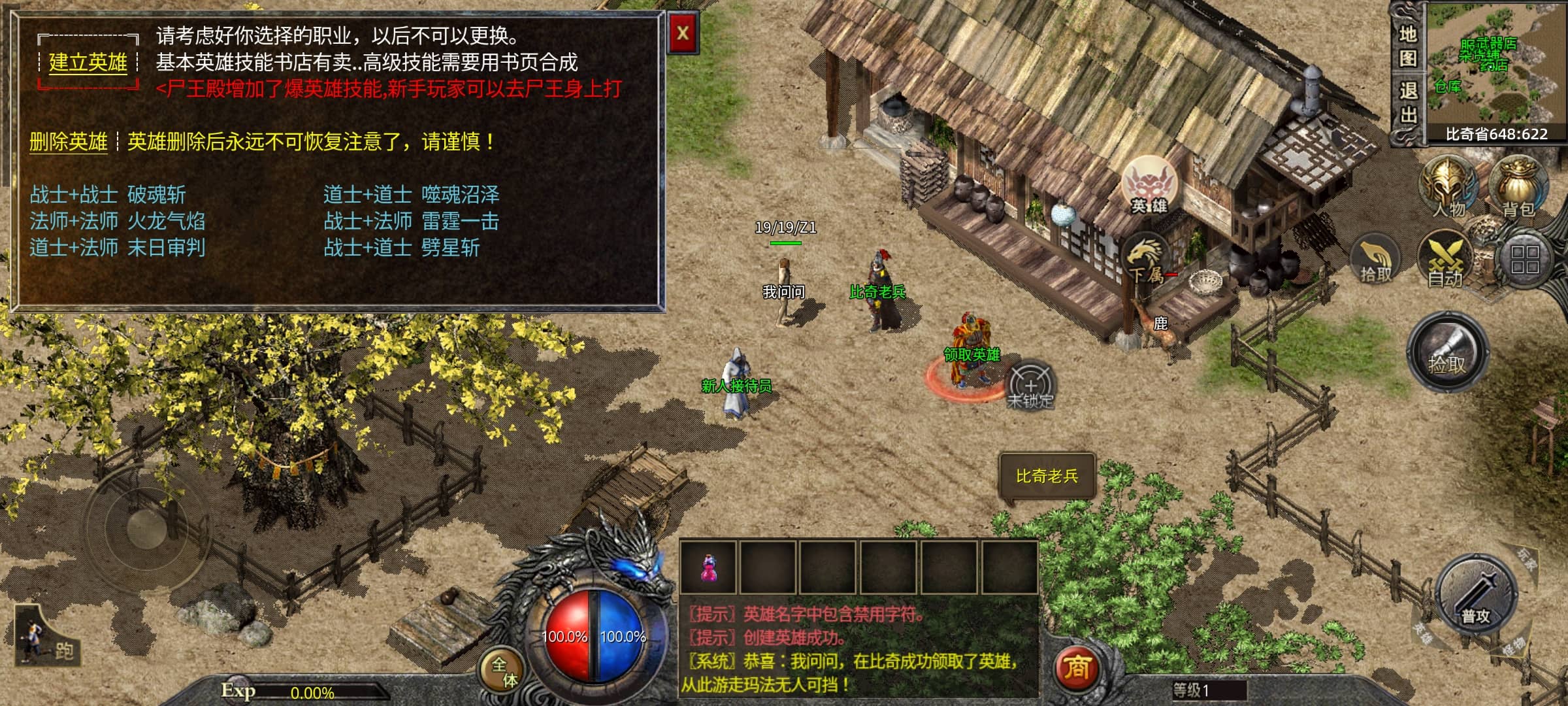This screenshot has height=706, width=1568.
Task: Tap the 未锁定 target lock button
Action: pos(1030,386)
